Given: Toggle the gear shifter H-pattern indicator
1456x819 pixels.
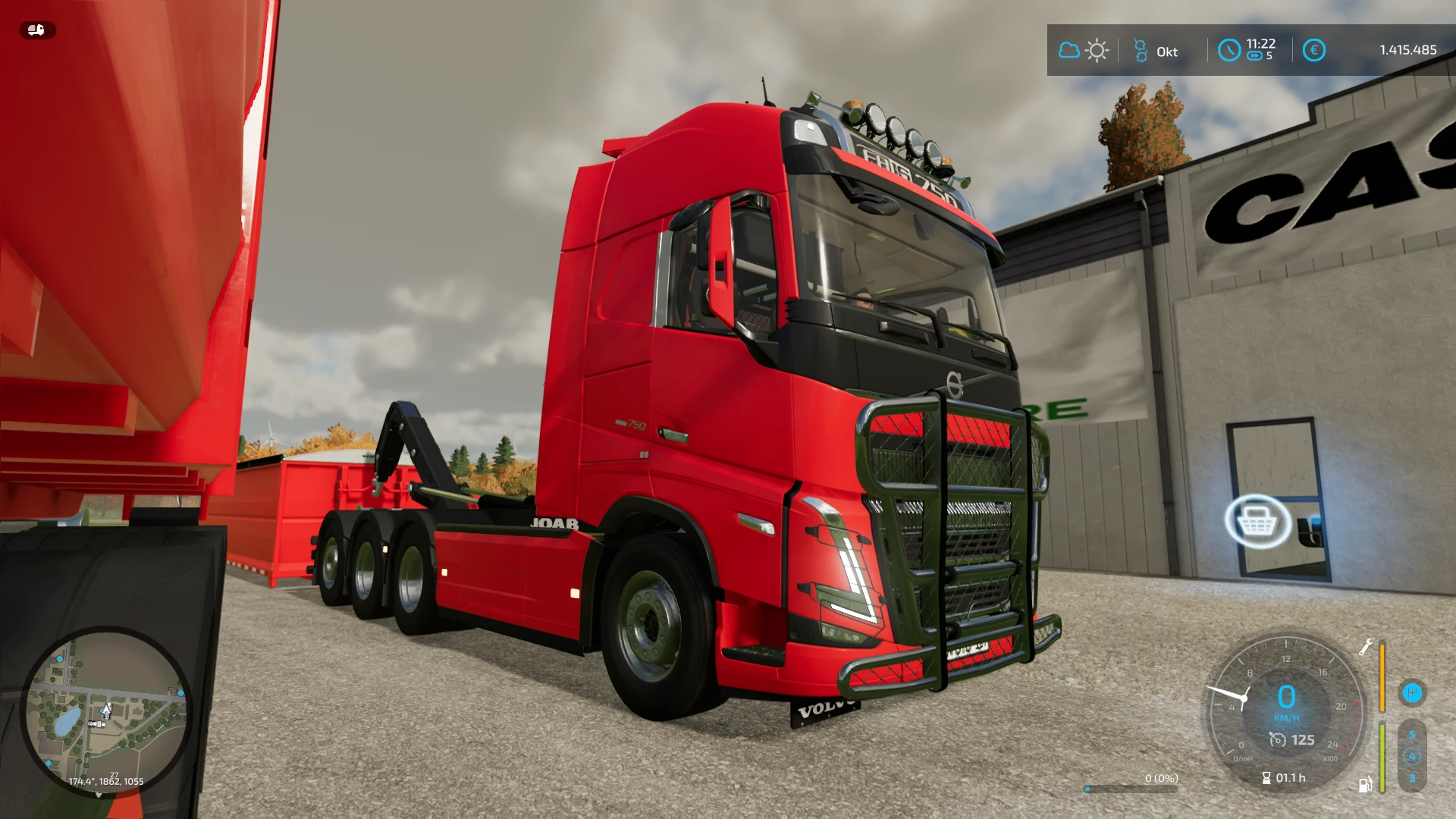Looking at the screenshot, I should click(1412, 694).
